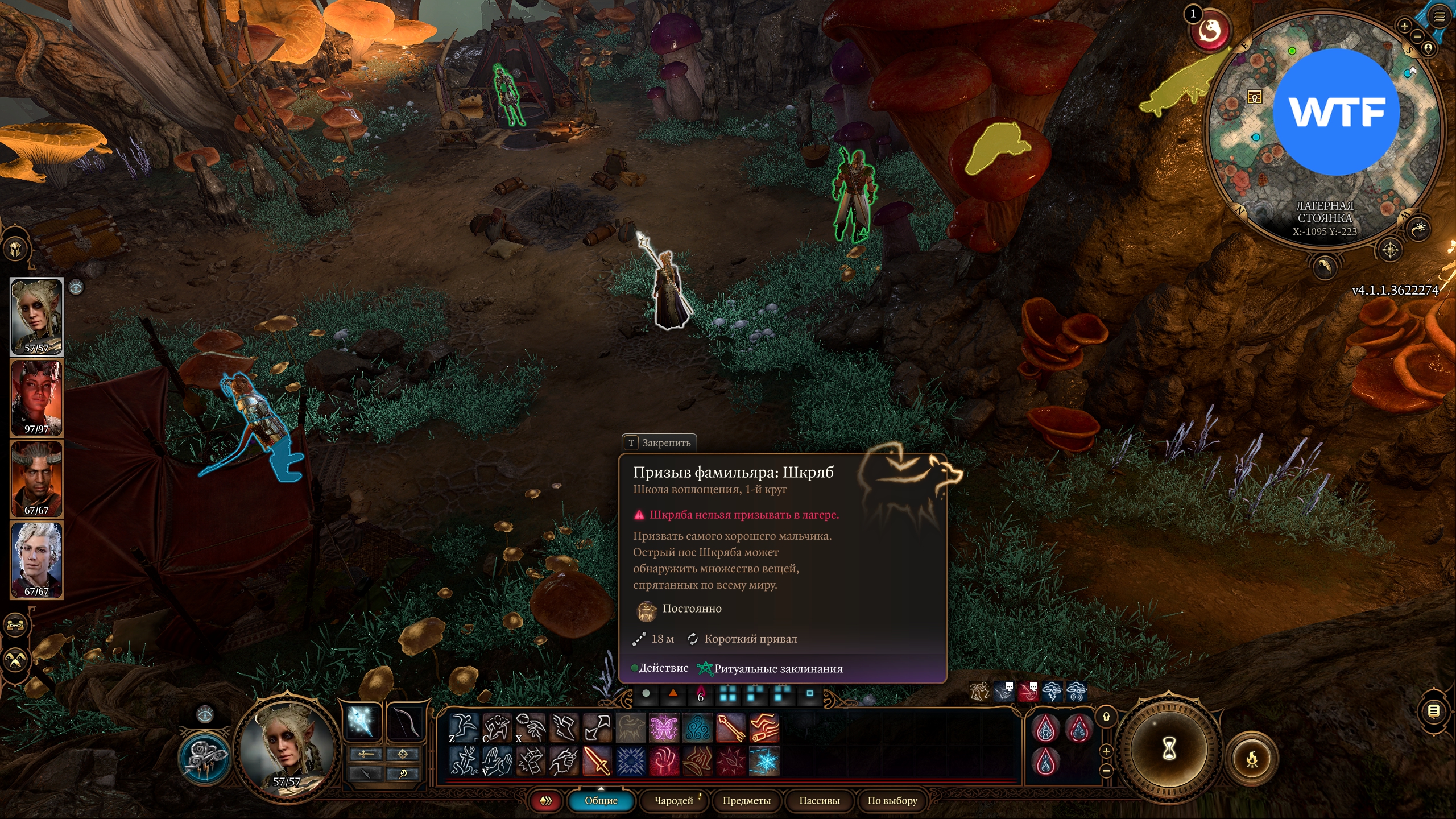1456x819 pixels.
Task: Open the campfire rest button
Action: pyautogui.click(x=1252, y=759)
